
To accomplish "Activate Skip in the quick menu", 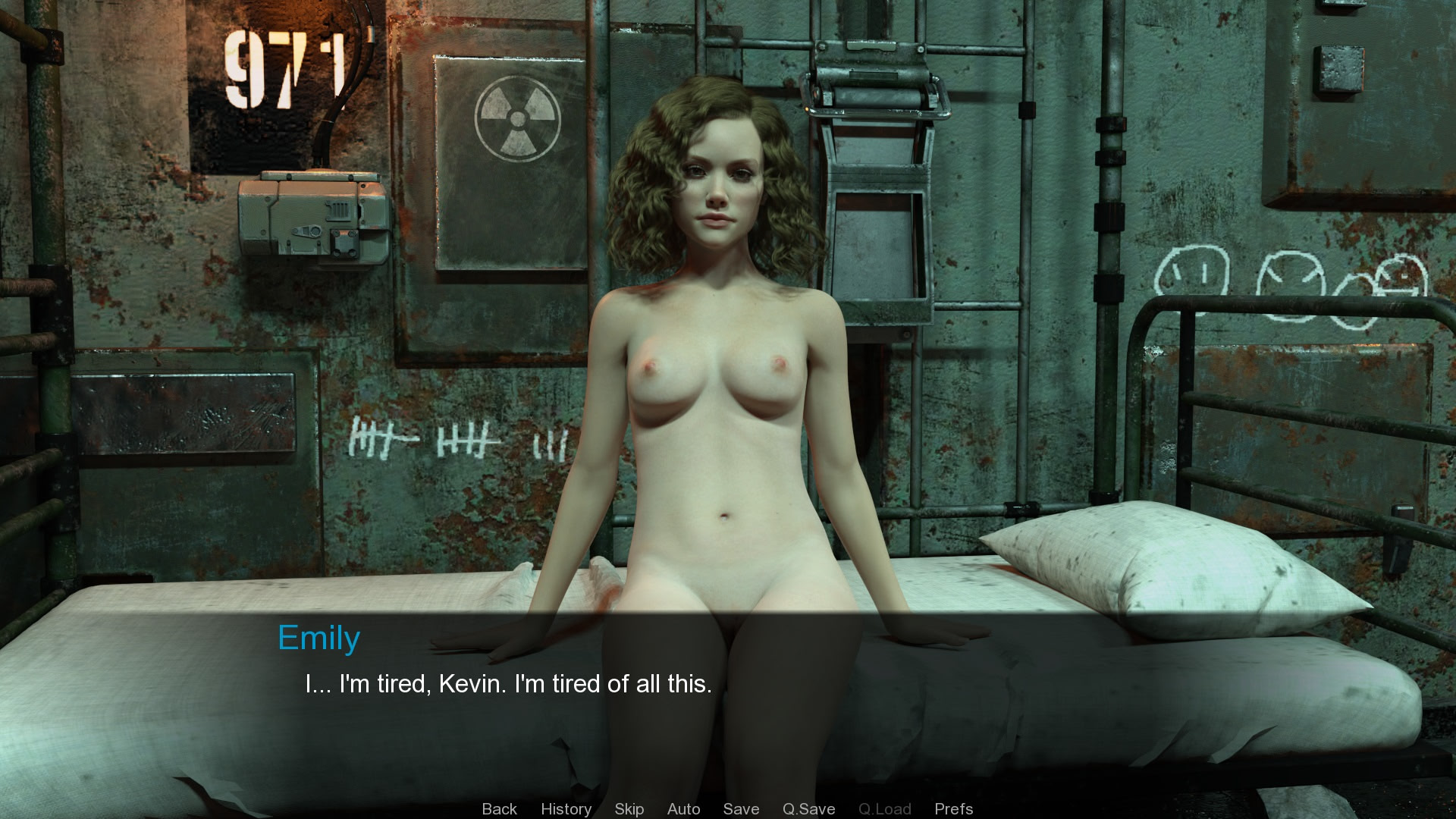I will coord(629,808).
